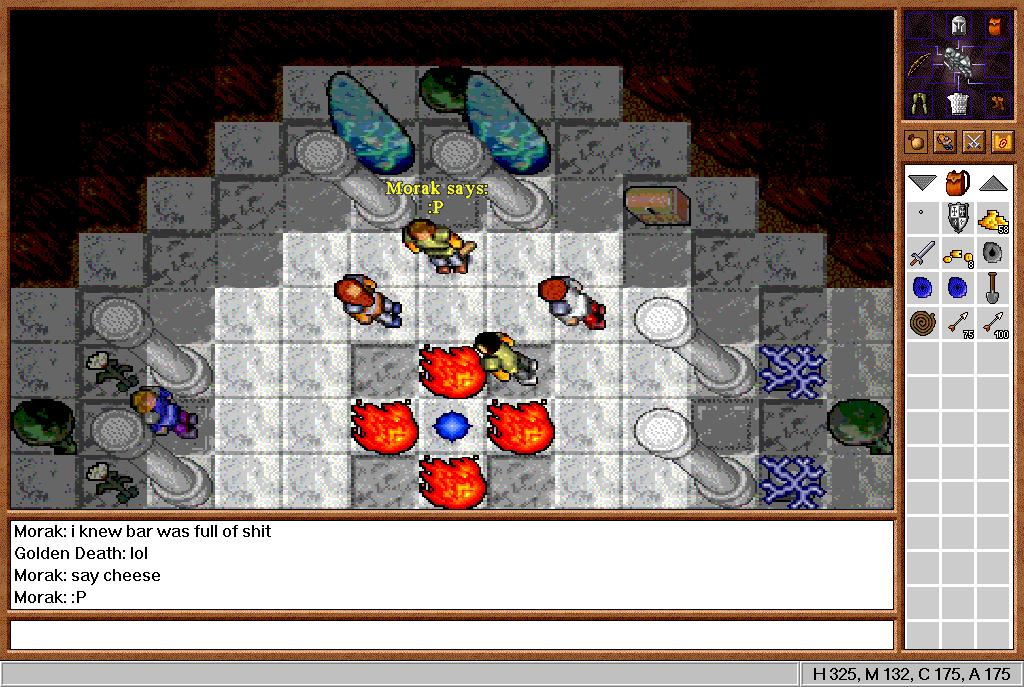Open the orange scroll button

(1001, 142)
